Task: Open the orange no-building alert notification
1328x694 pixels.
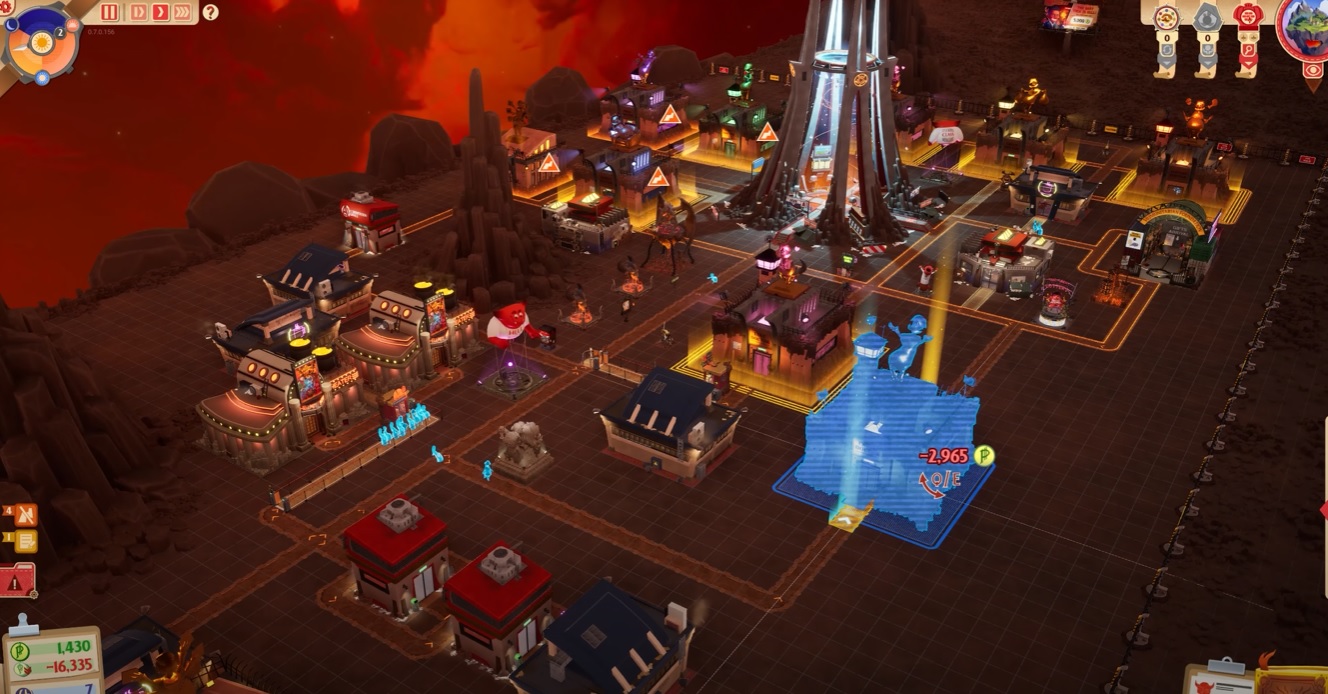Action: (25, 515)
